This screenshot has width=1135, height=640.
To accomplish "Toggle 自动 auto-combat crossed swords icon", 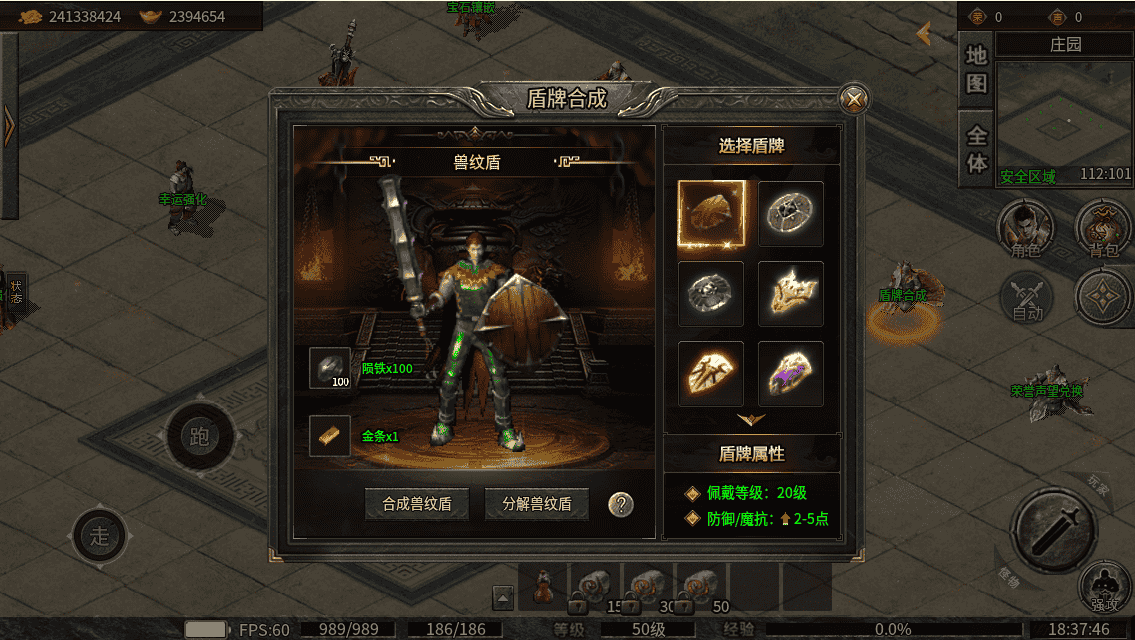I will [x=1026, y=297].
